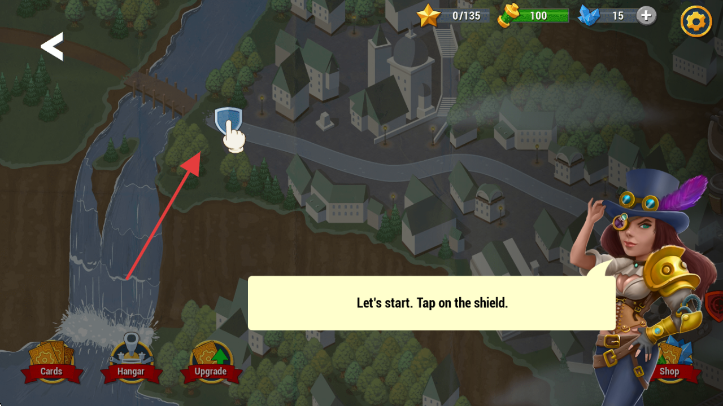Go back with the white arrow

coord(51,46)
